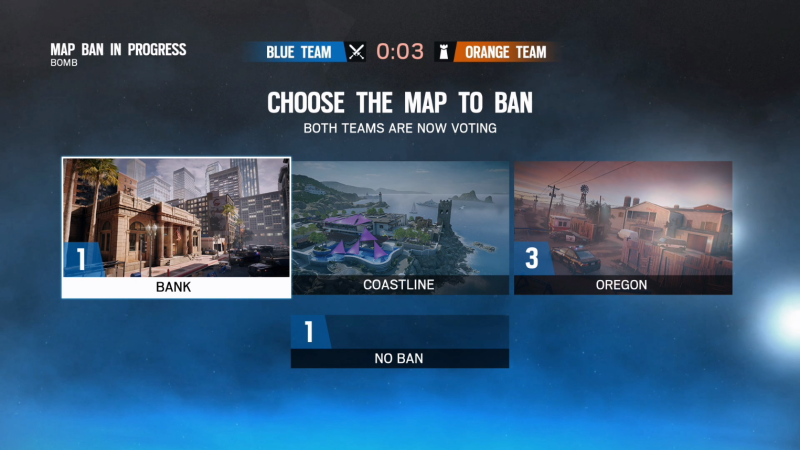
Task: Choose the Oregon map for banning
Action: click(623, 227)
